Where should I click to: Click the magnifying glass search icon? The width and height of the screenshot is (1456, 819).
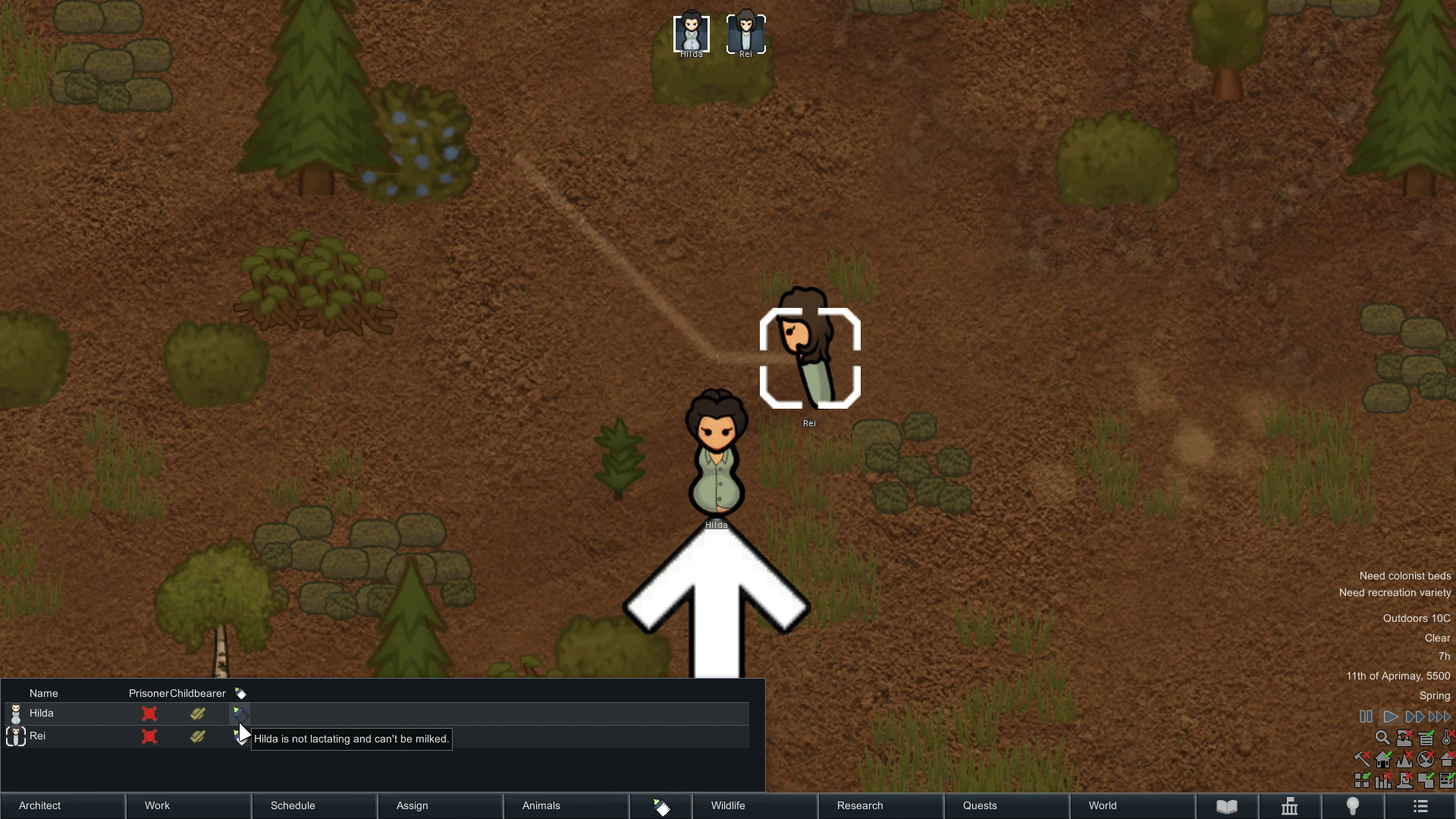pyautogui.click(x=1382, y=738)
